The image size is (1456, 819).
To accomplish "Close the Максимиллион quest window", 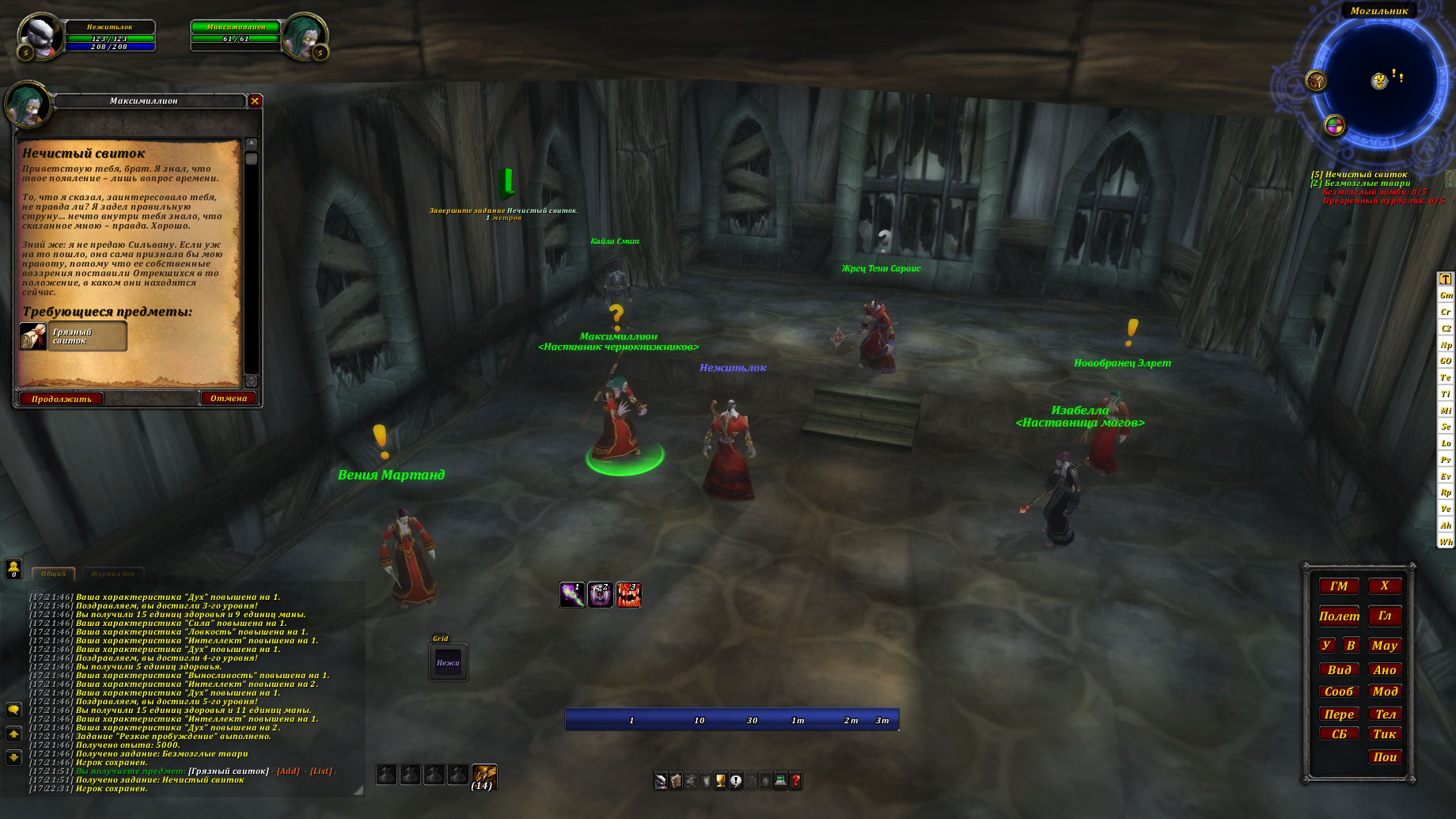I will click(255, 101).
